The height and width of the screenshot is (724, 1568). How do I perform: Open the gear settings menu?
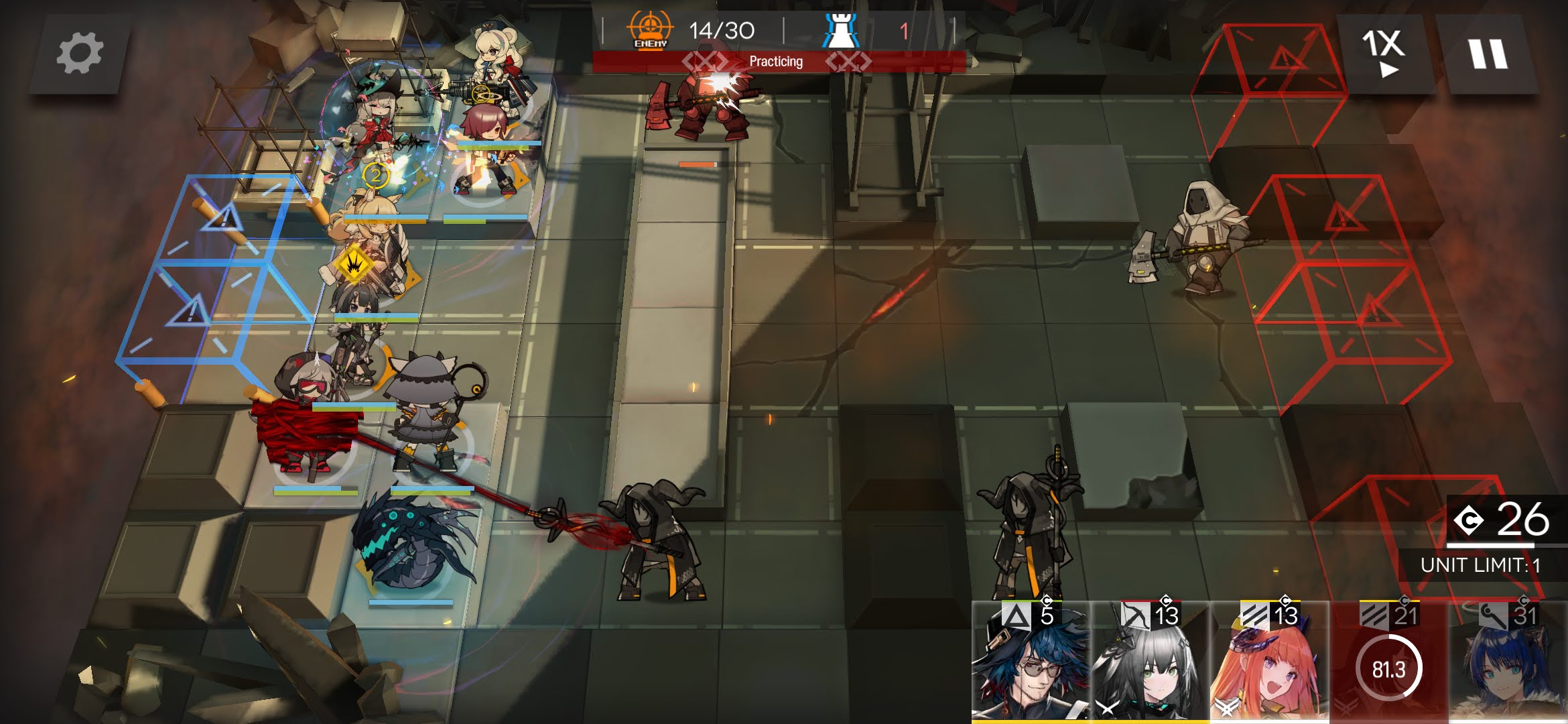79,54
